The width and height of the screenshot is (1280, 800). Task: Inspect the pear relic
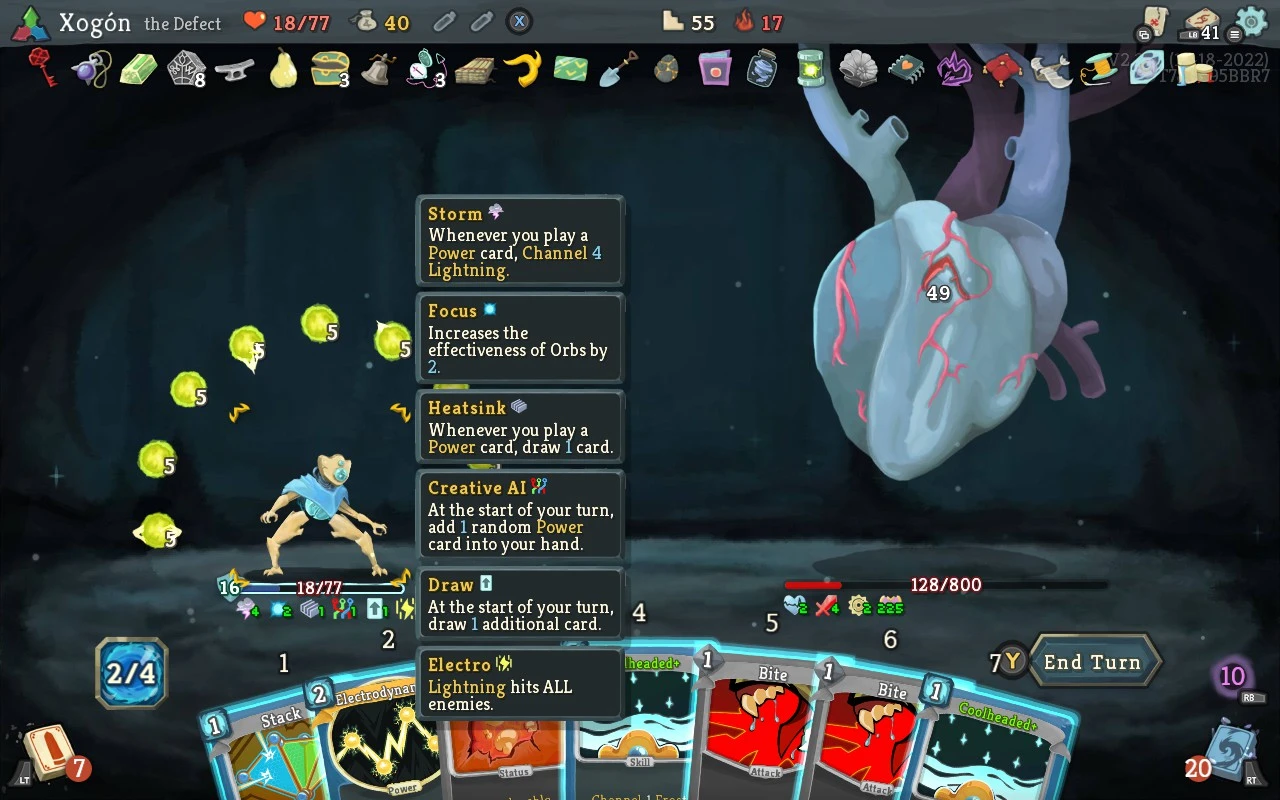(283, 69)
